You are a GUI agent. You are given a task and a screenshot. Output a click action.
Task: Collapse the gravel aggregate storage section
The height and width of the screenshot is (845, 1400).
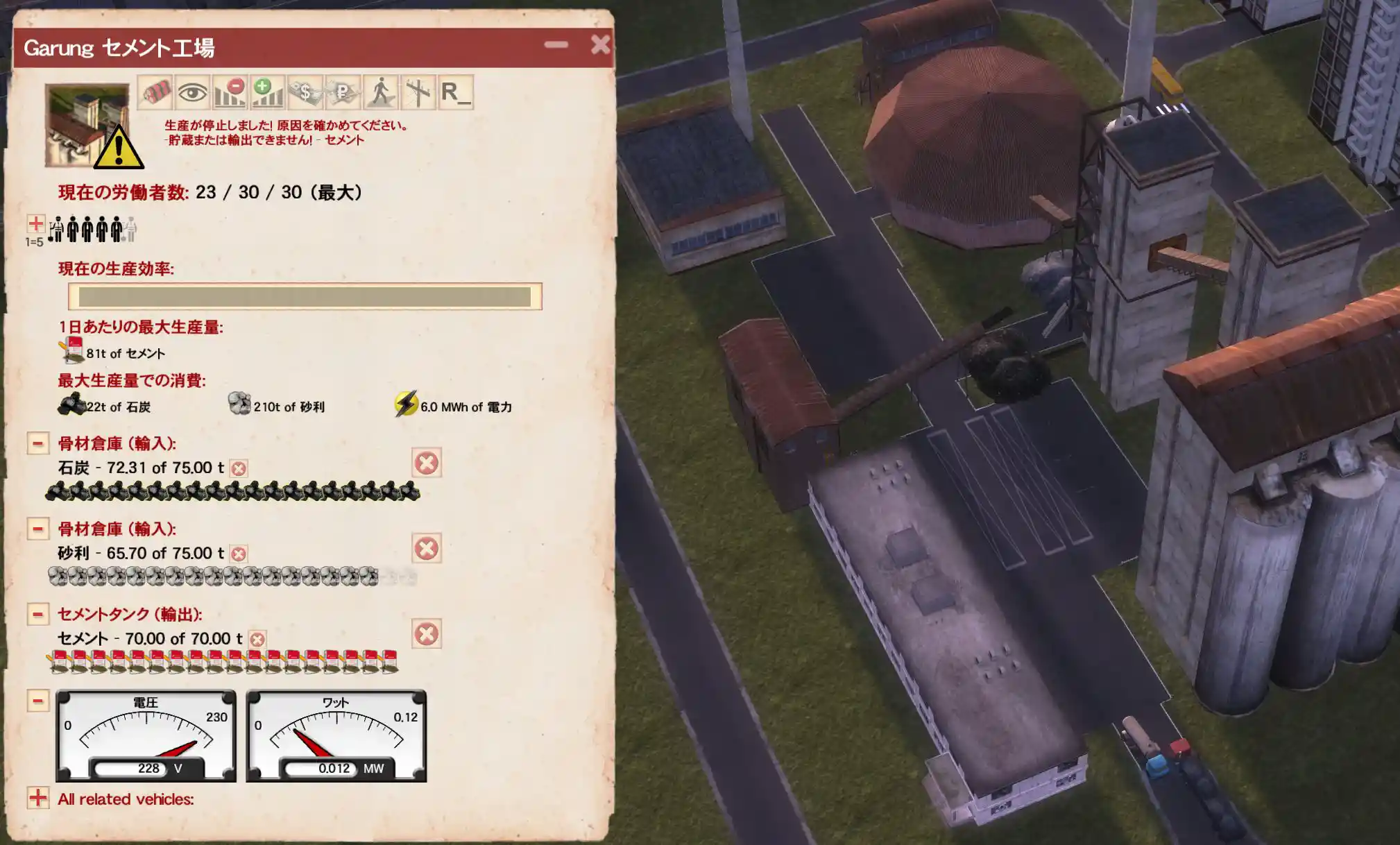(38, 529)
